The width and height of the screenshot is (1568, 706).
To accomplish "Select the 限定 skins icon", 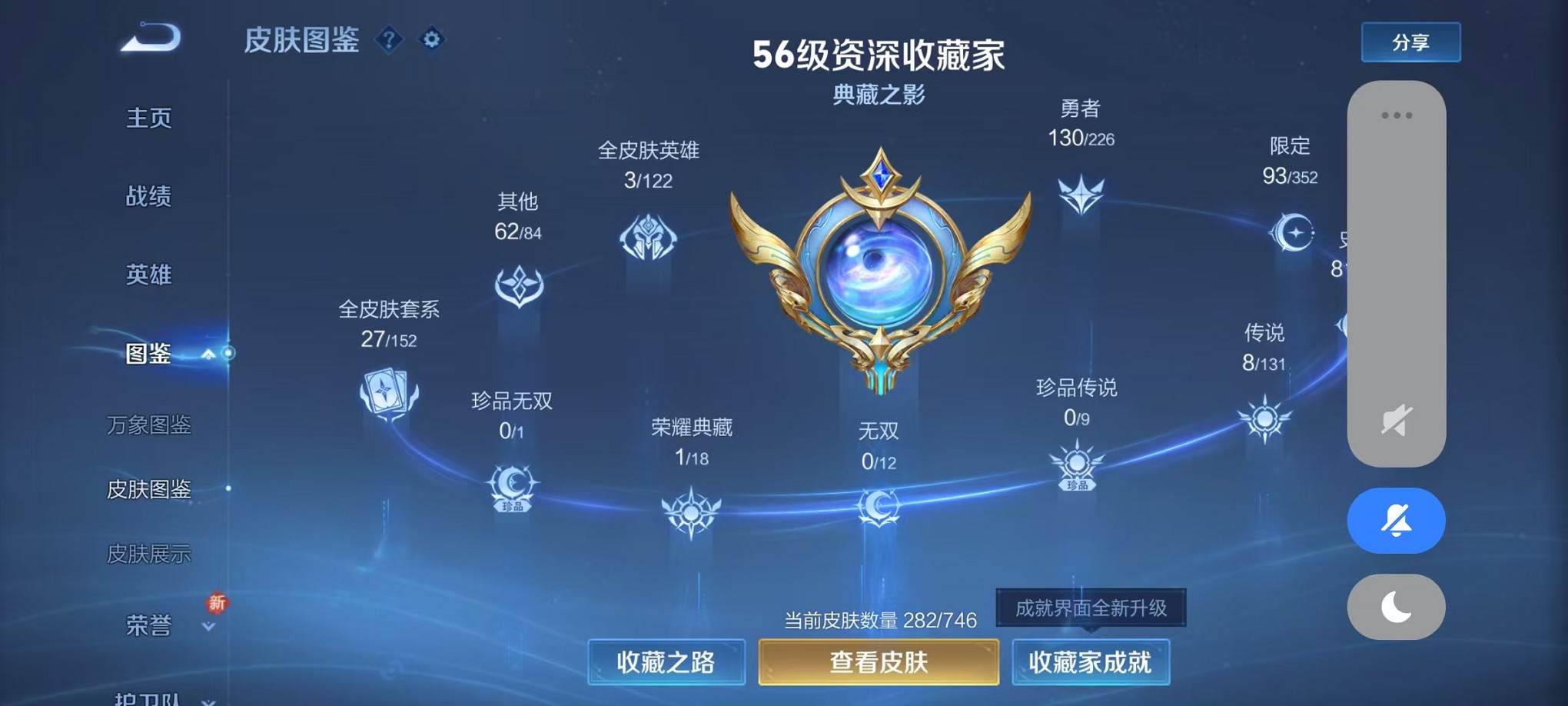I will tap(1295, 233).
